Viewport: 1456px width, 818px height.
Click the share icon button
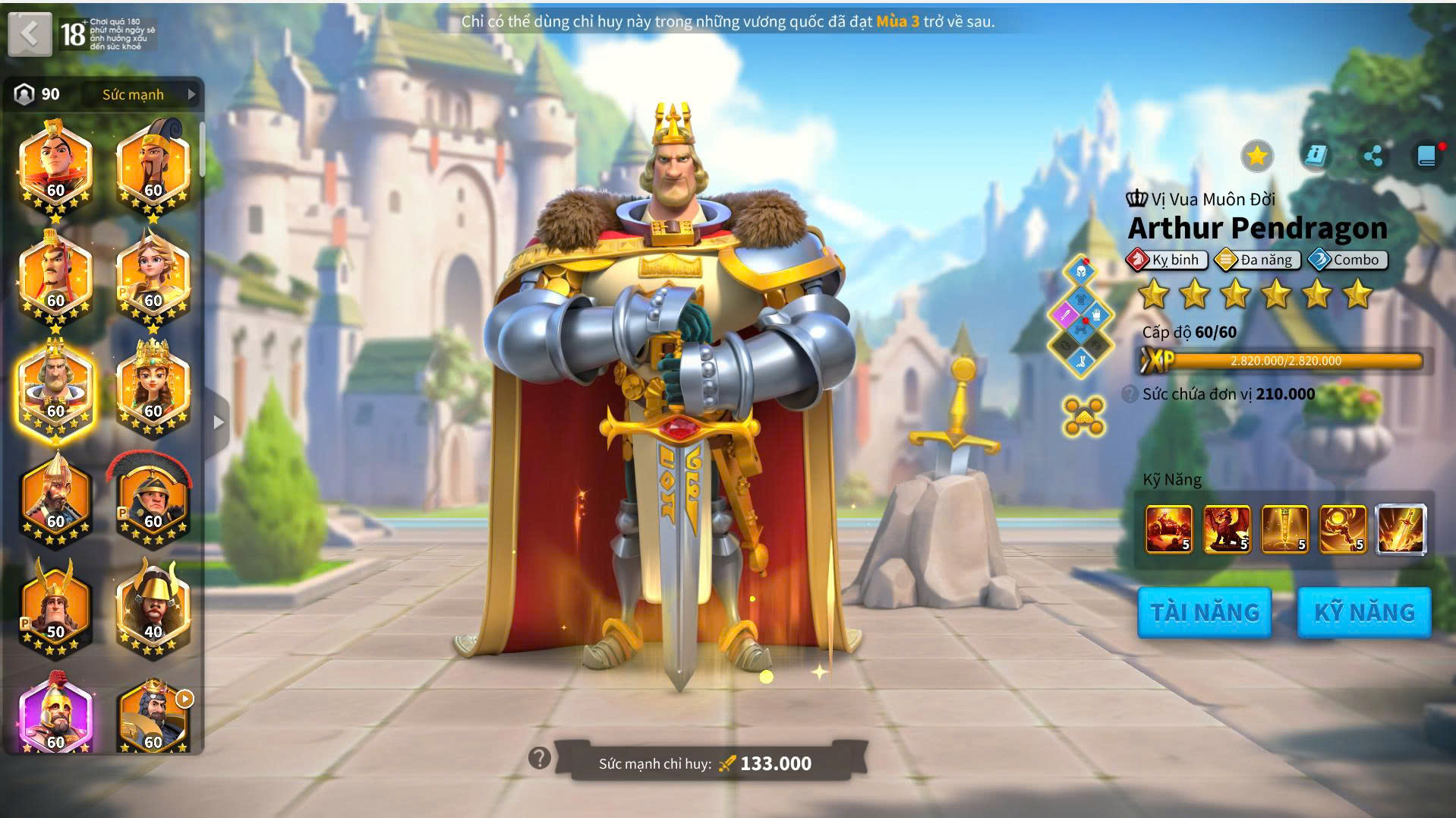1372,156
